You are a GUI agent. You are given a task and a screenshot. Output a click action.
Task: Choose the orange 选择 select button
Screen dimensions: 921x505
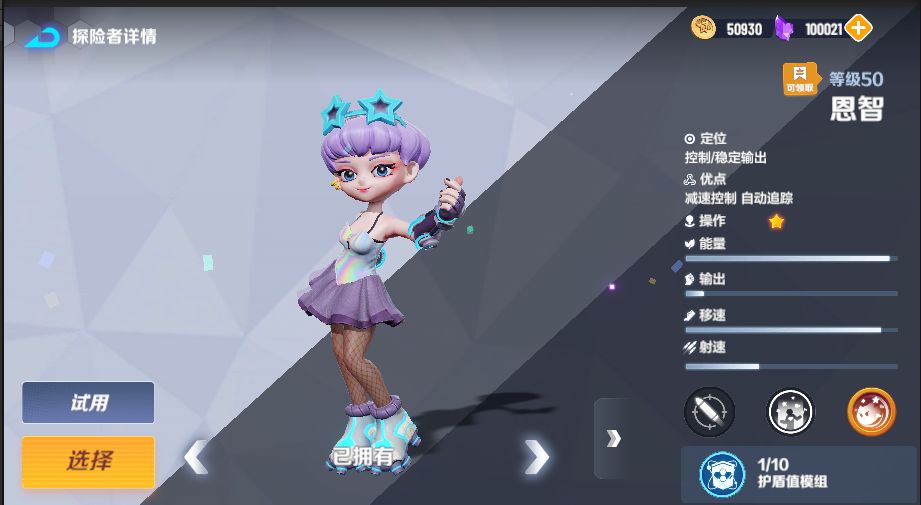(x=88, y=461)
